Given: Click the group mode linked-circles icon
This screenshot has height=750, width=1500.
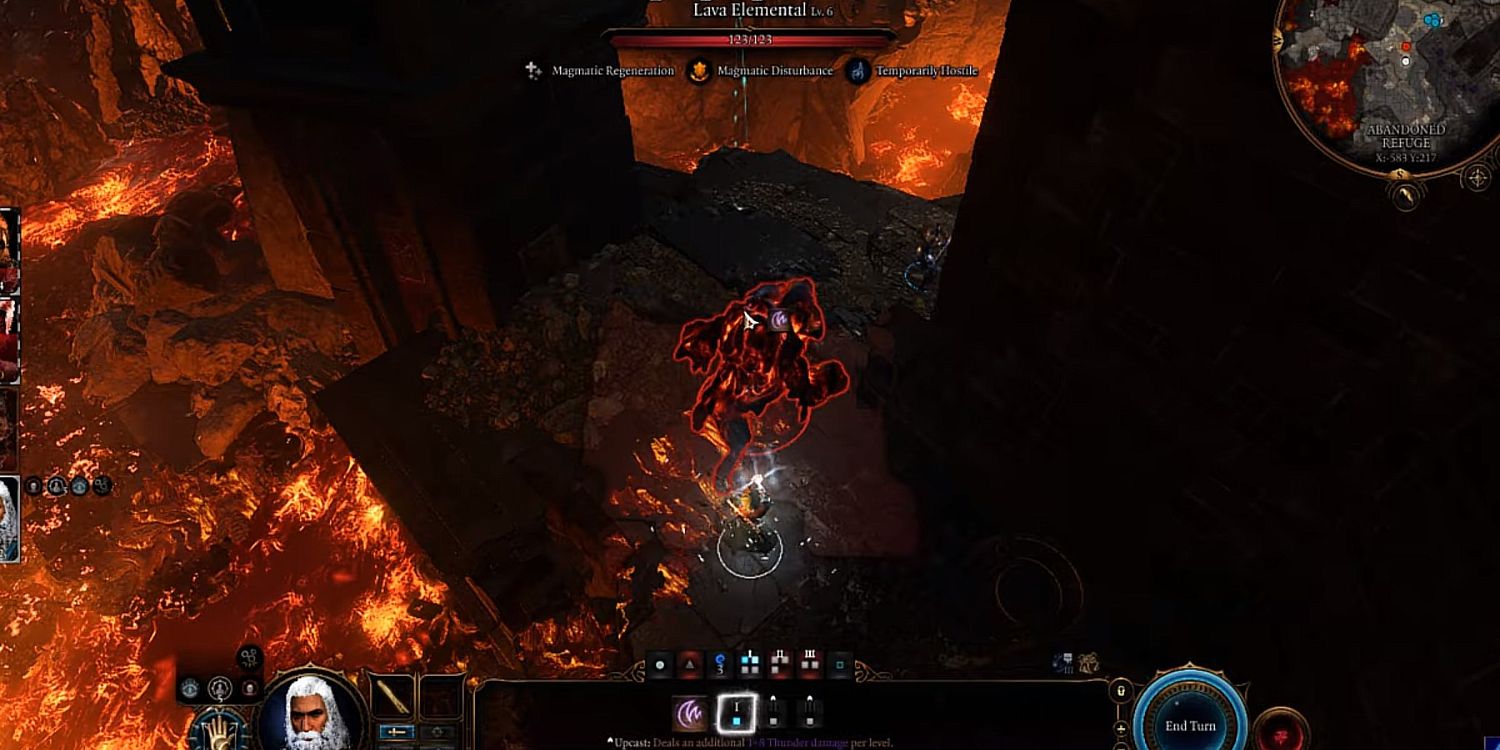Looking at the screenshot, I should pos(249,658).
